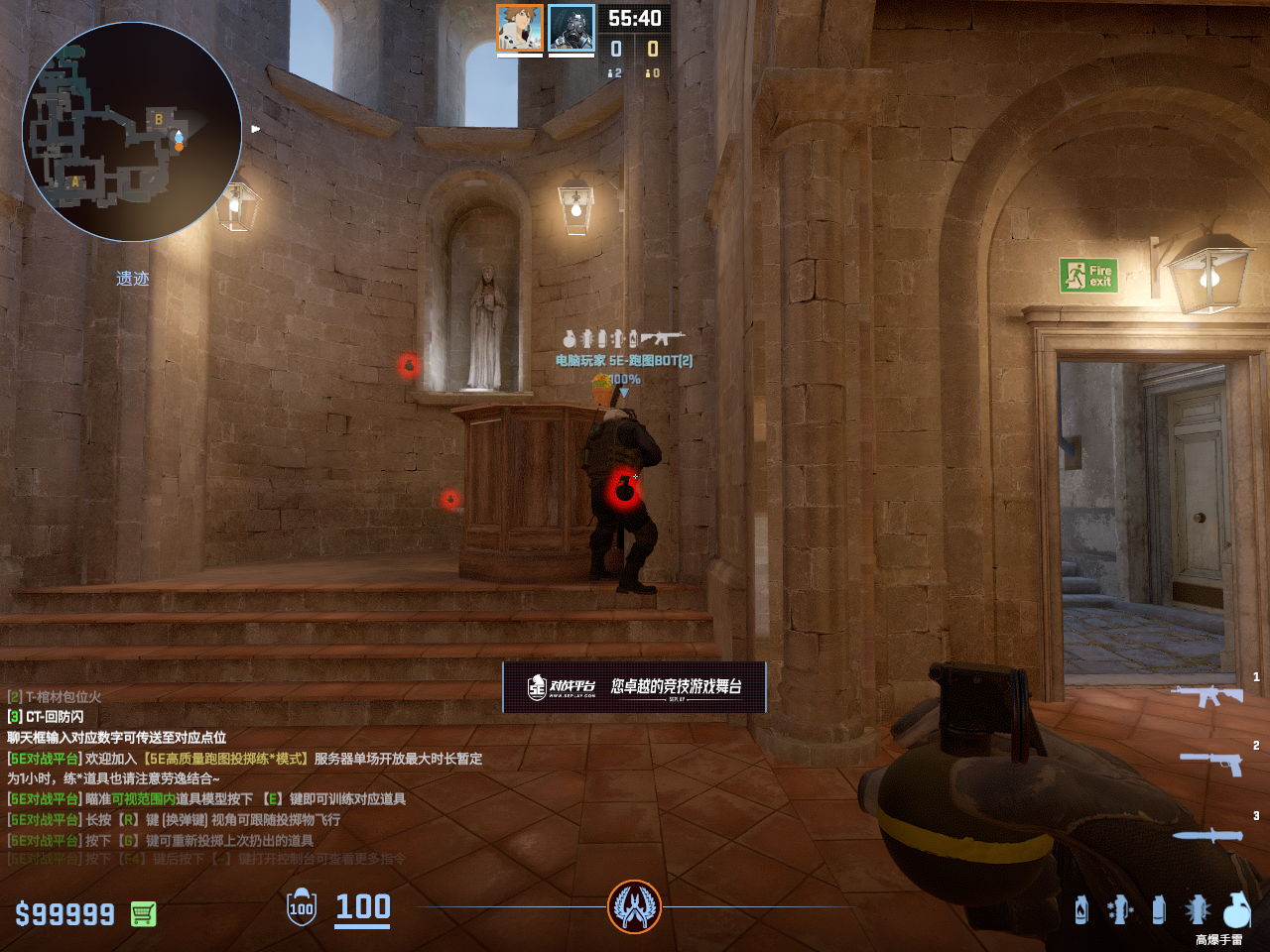Select the incendiary grenade flame icon
The height and width of the screenshot is (952, 1270).
1081,909
